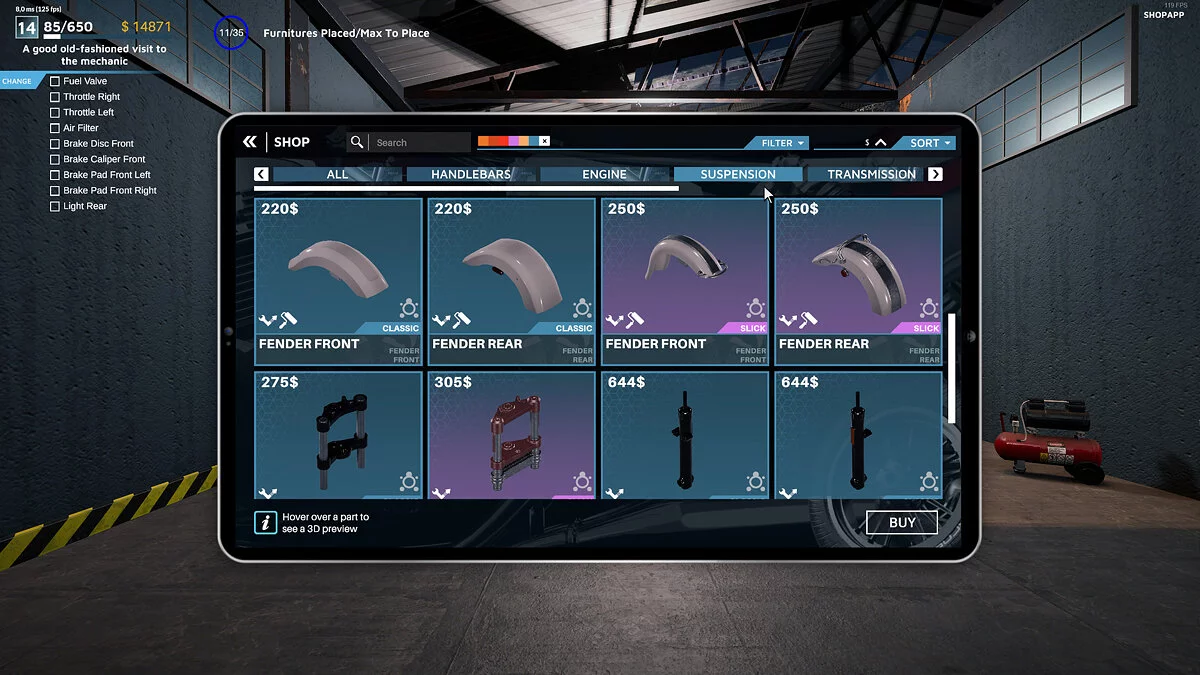Choose the Suspension category tab
Screen dimensions: 1200x675
(x=737, y=174)
